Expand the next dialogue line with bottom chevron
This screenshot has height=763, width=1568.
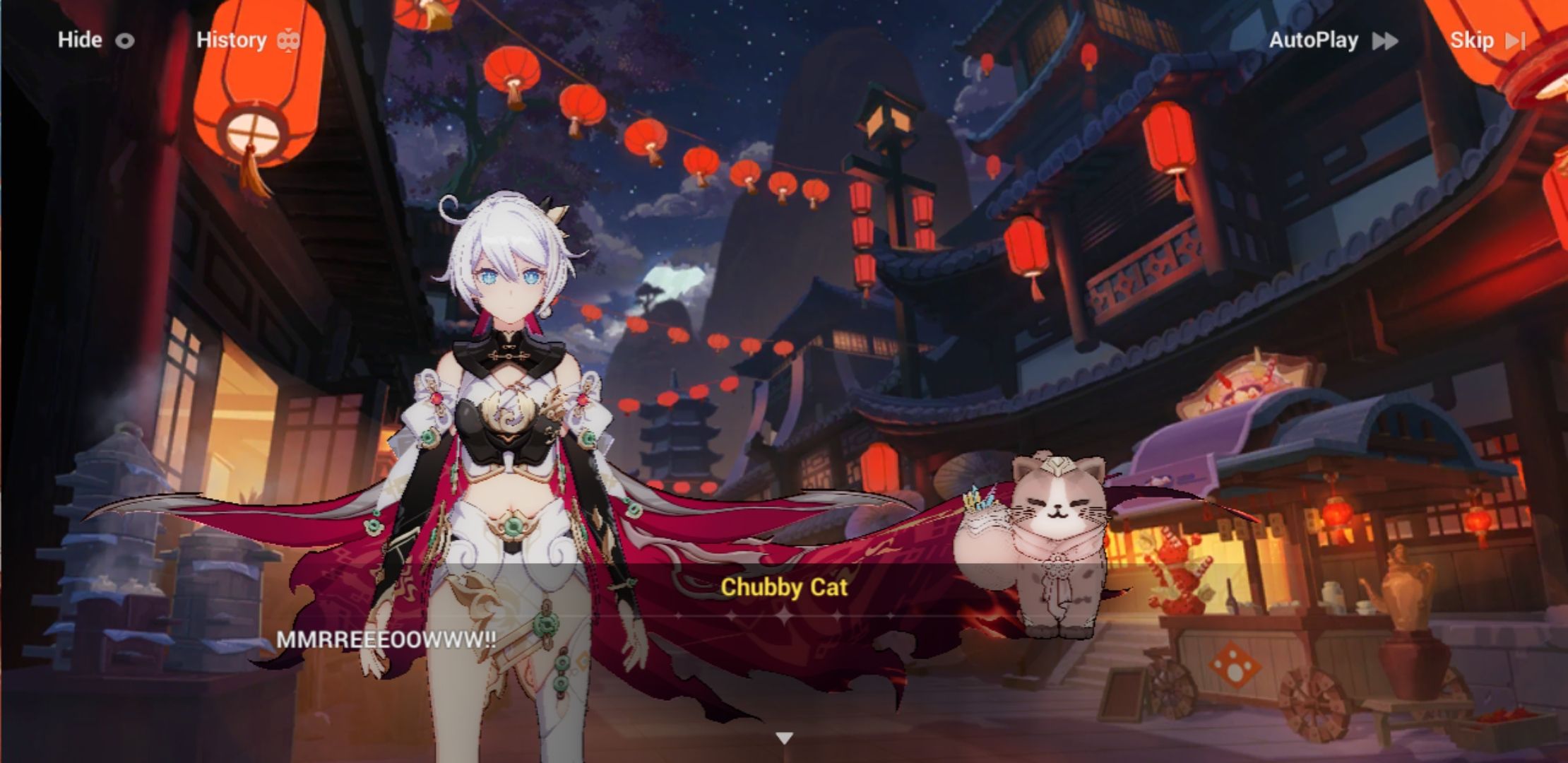(x=783, y=736)
